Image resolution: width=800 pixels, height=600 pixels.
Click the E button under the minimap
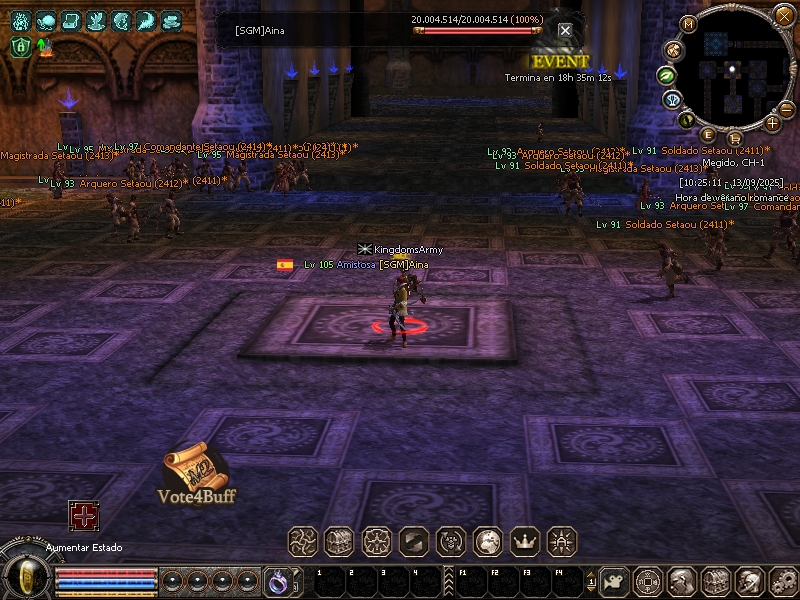click(708, 135)
